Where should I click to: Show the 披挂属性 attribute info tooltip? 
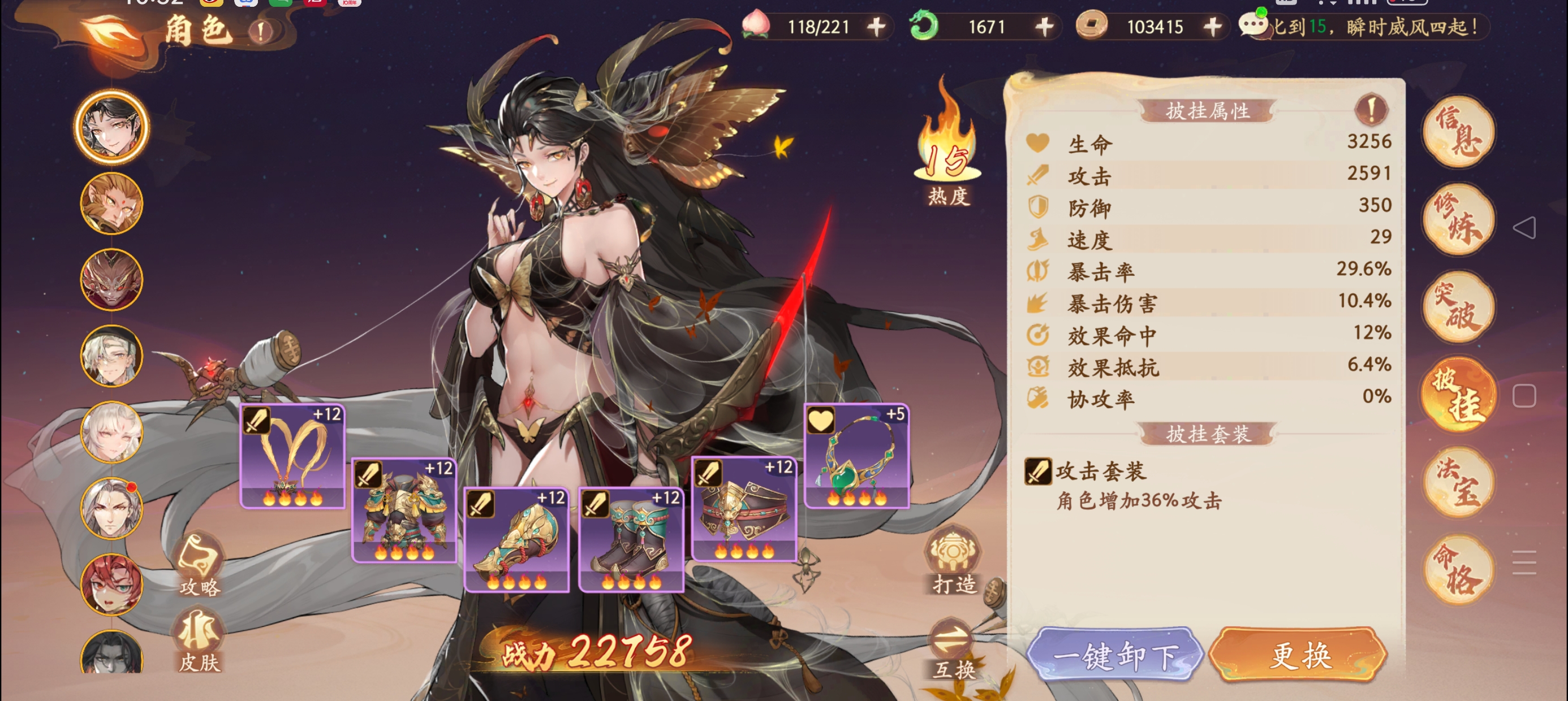(1371, 110)
